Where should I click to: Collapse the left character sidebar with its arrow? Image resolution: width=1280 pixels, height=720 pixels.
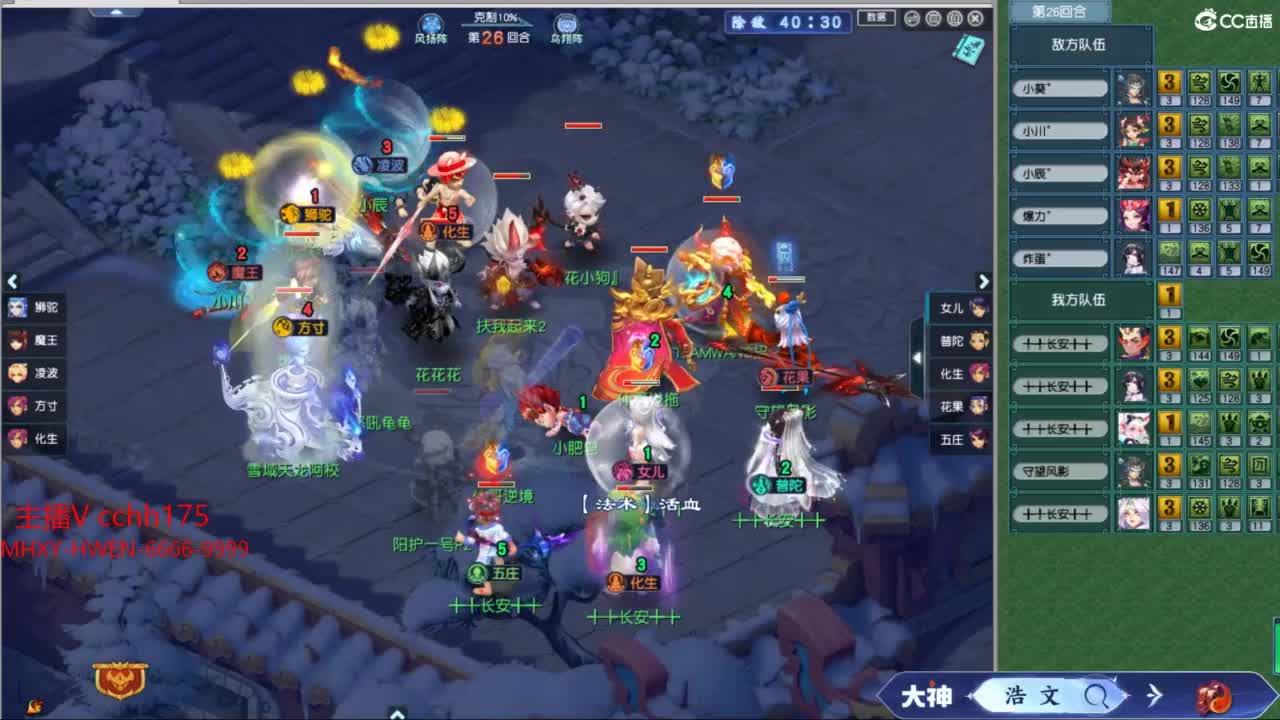(12, 281)
